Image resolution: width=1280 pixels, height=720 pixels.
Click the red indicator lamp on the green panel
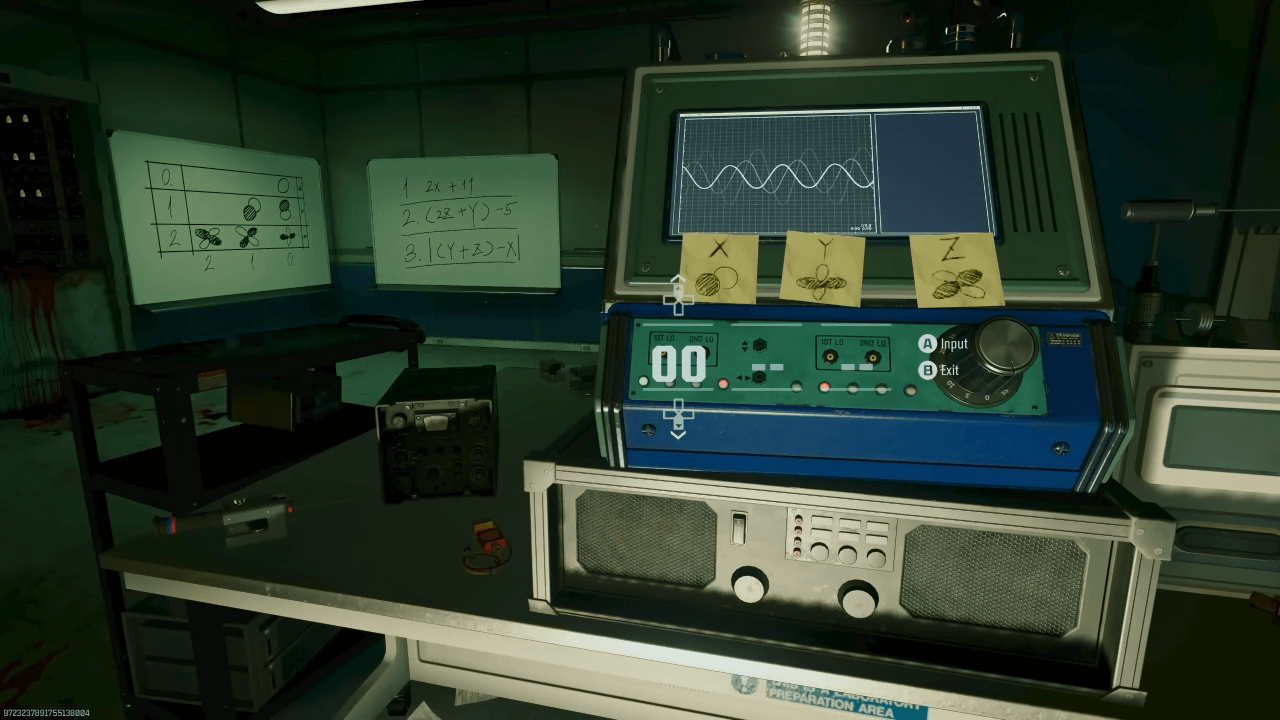(x=721, y=382)
